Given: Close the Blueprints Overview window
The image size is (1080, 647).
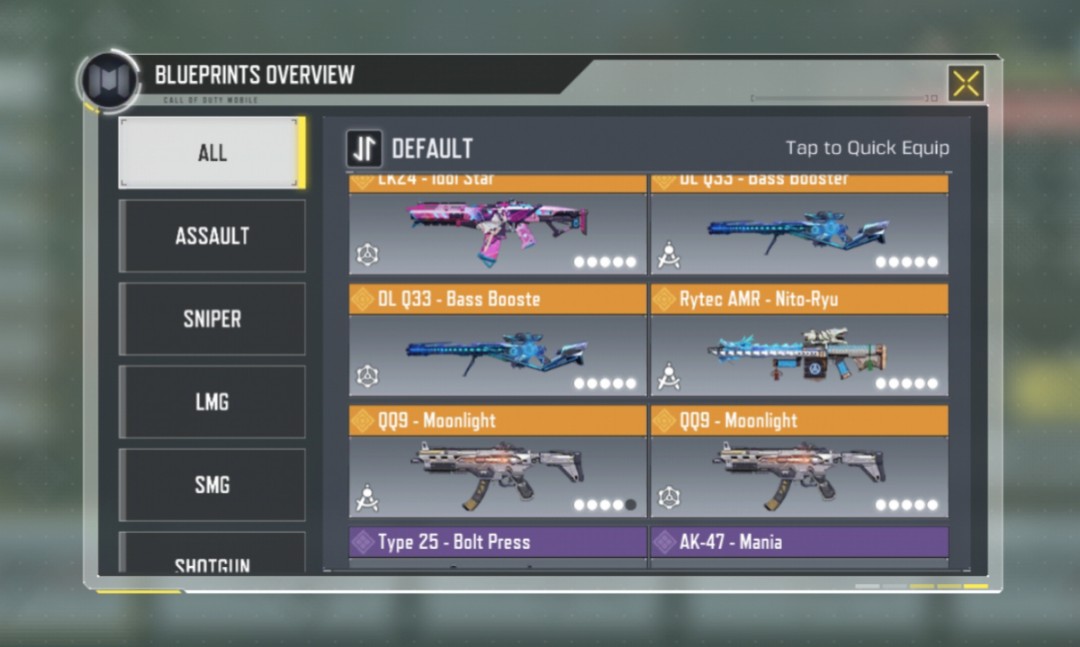Looking at the screenshot, I should pos(965,84).
